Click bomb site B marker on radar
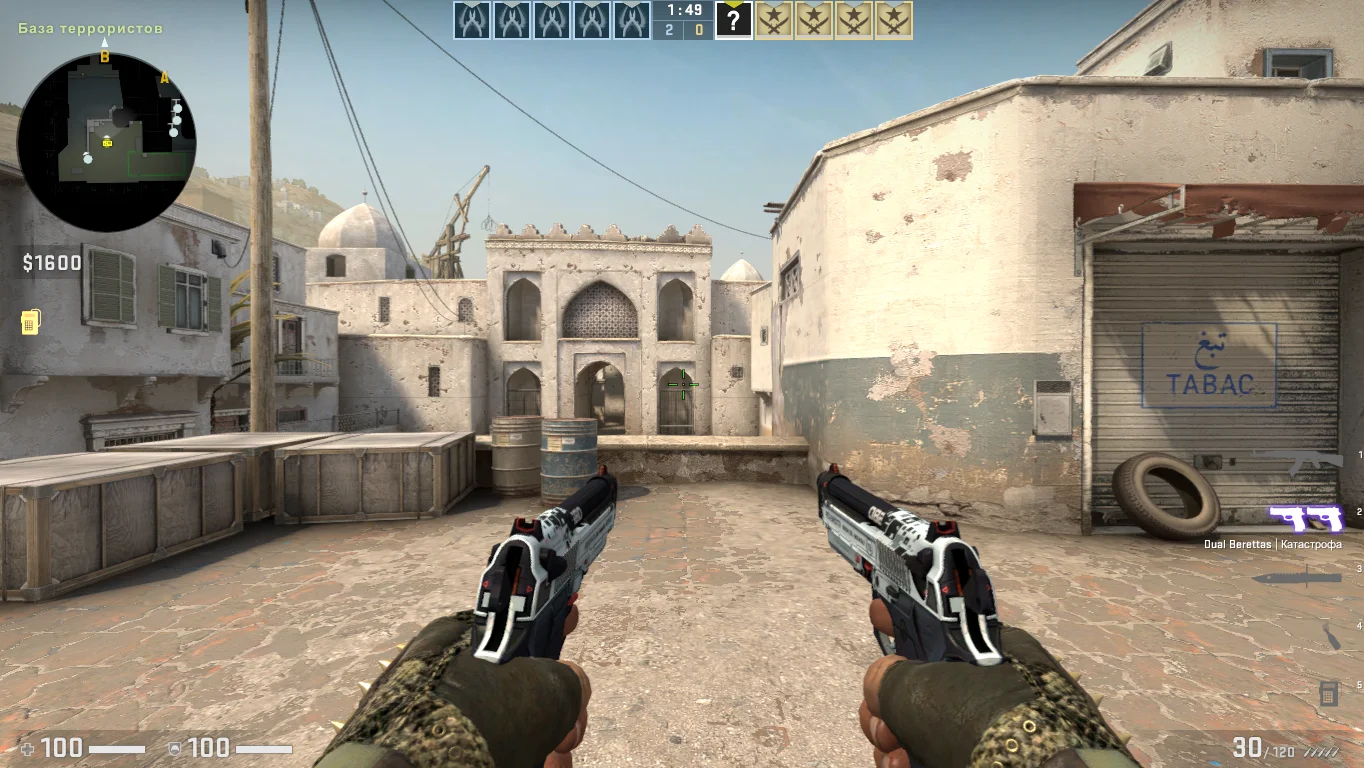Viewport: 1364px width, 768px height. (104, 58)
